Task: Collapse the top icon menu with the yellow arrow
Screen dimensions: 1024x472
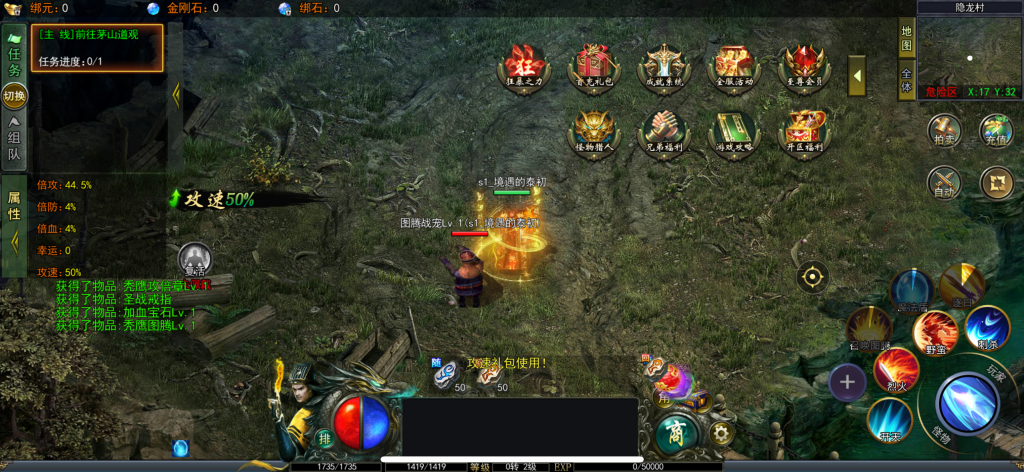Action: click(x=857, y=76)
